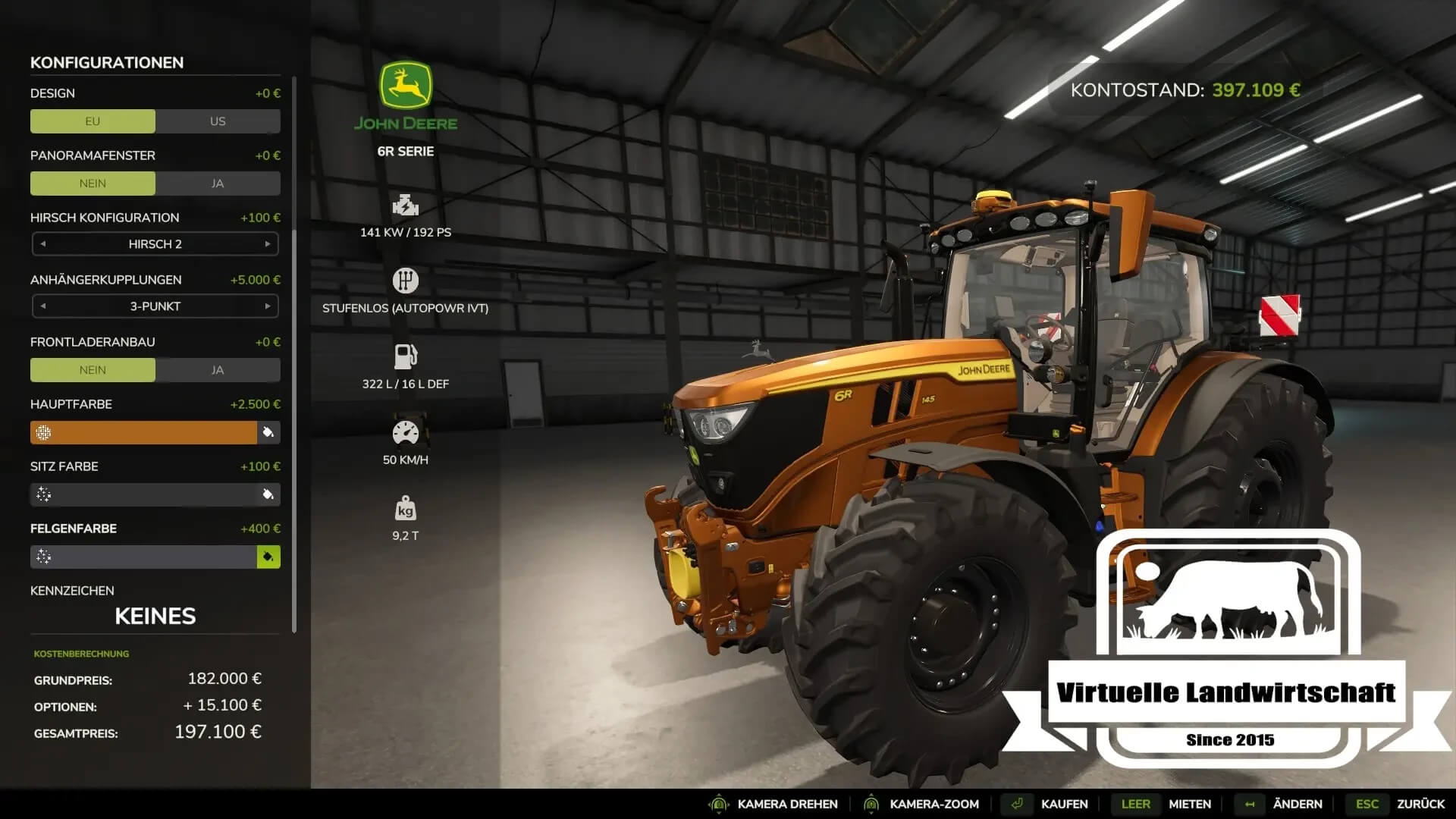Screen dimensions: 1456x819
Task: Open the orange Hauptfarbe color bar
Action: pos(144,432)
